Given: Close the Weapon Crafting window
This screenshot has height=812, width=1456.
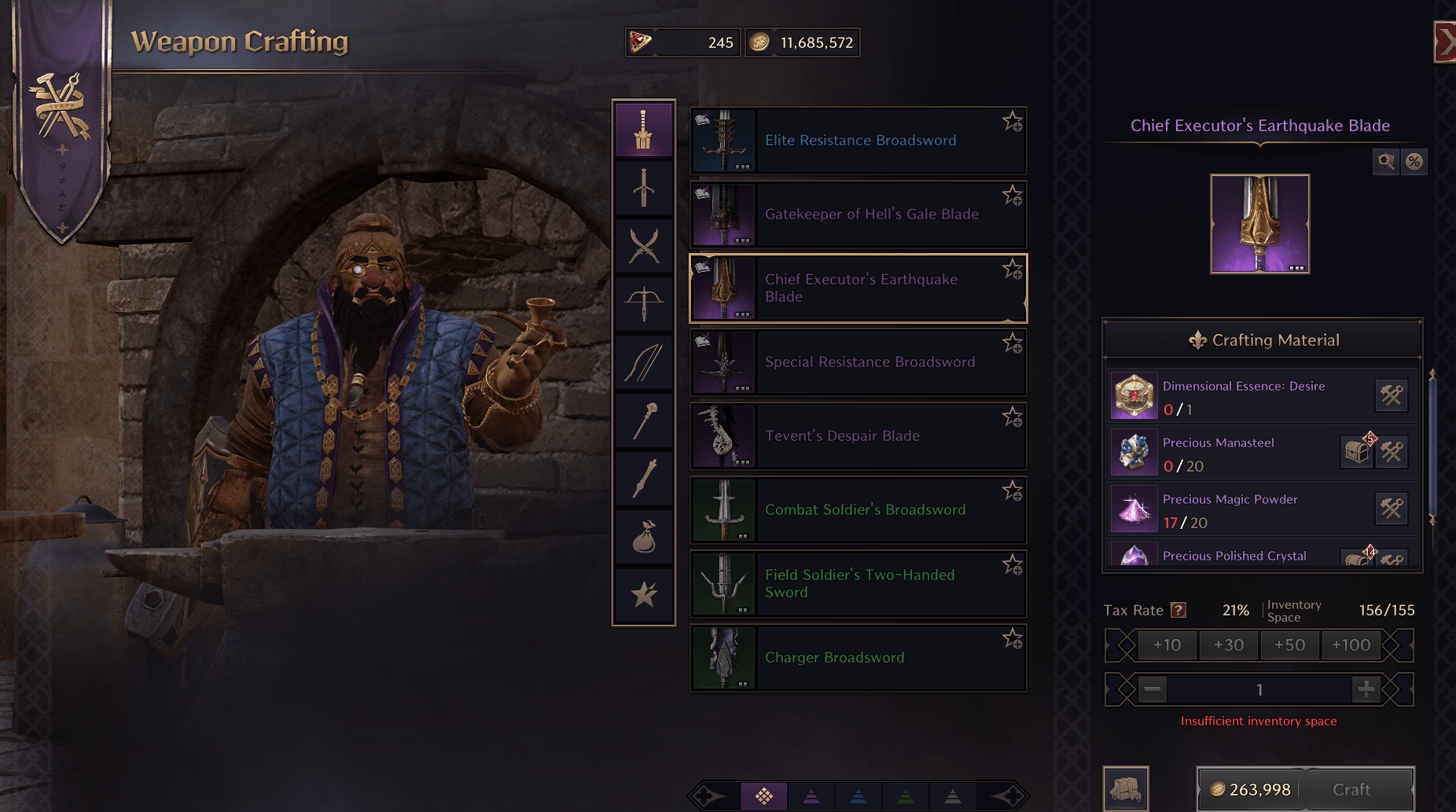Looking at the screenshot, I should tap(1445, 42).
